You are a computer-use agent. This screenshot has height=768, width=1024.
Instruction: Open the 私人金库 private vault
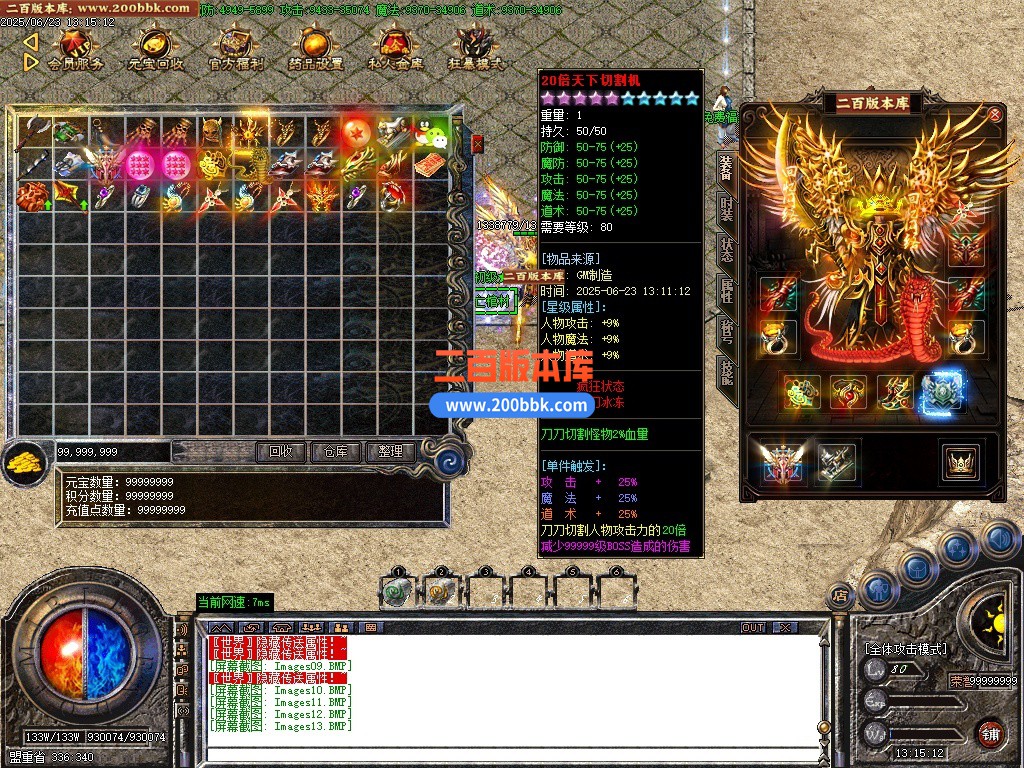[396, 48]
